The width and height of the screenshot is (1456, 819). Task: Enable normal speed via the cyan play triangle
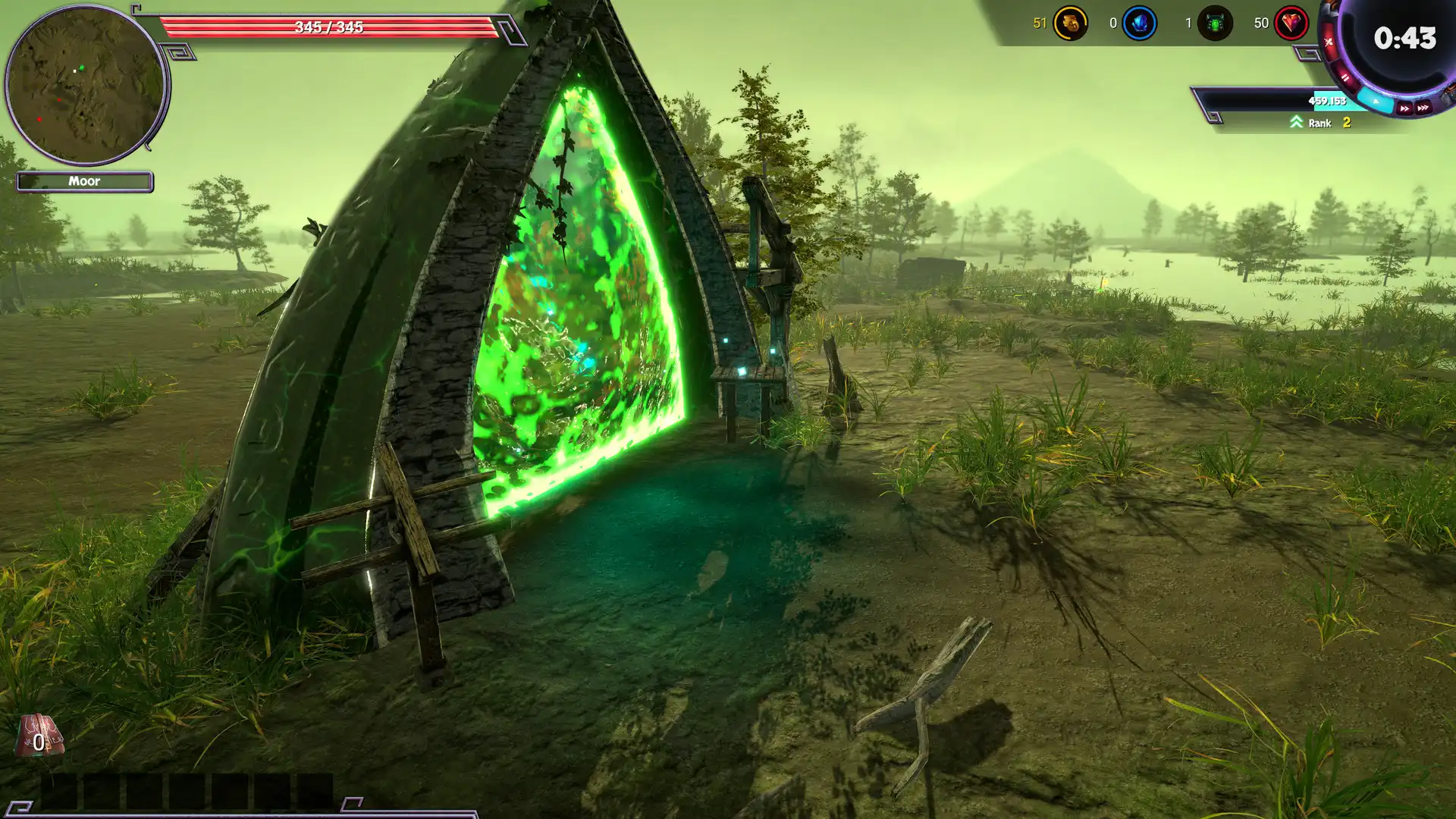point(1376,101)
